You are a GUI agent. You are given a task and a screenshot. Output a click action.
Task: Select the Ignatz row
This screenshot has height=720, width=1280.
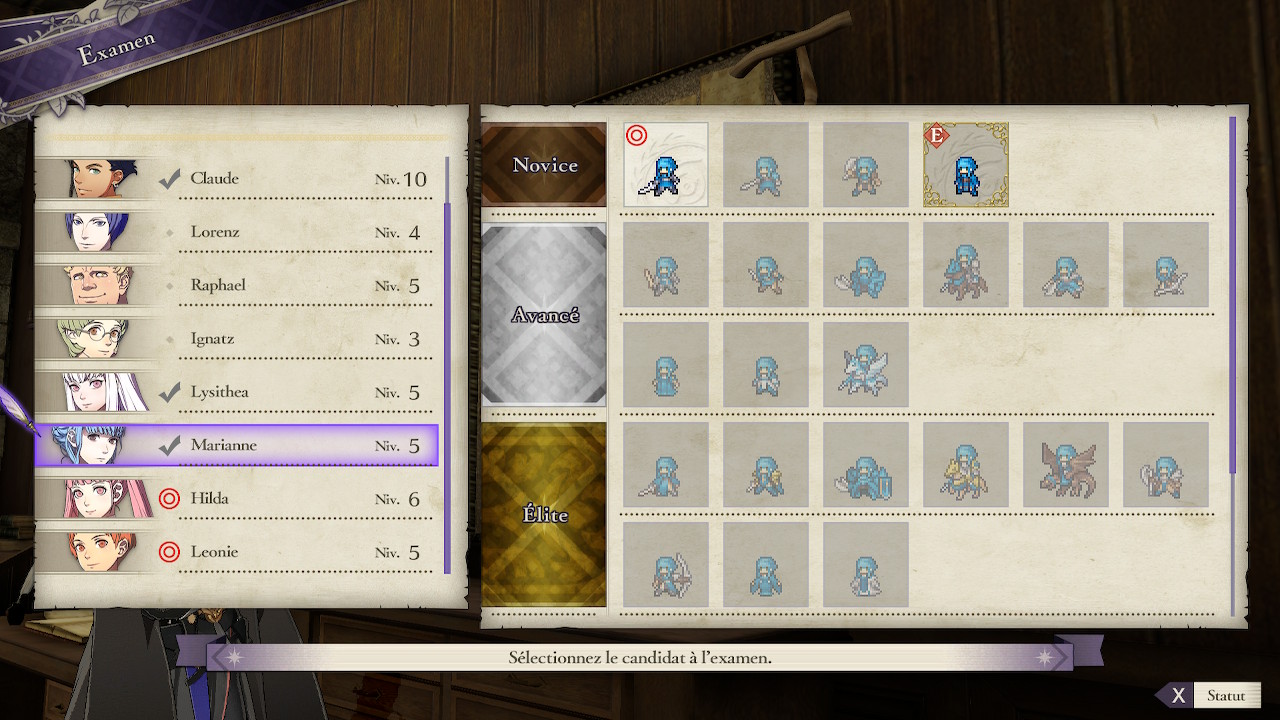coord(236,339)
